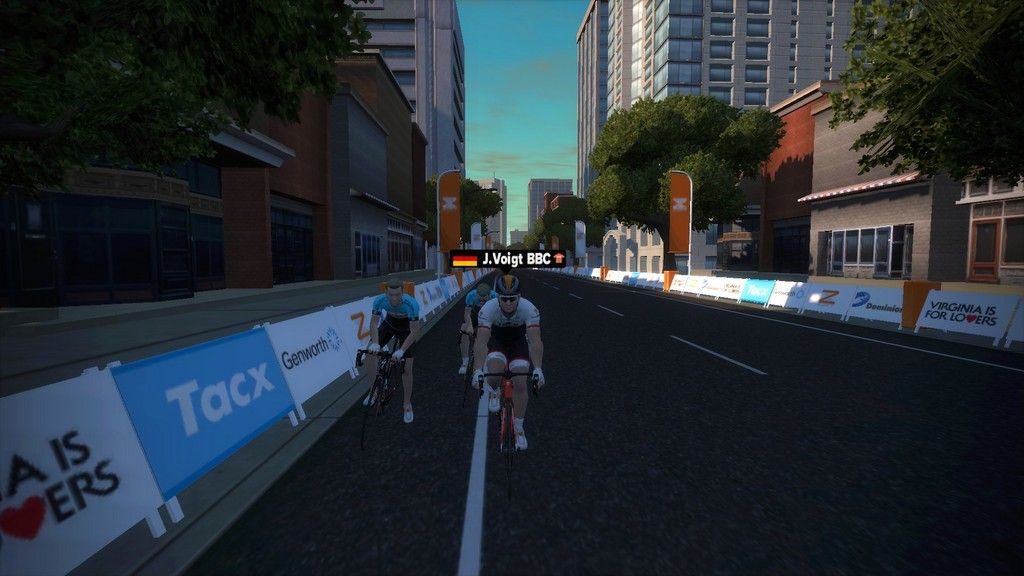Image resolution: width=1024 pixels, height=576 pixels.
Task: Select the J.Voigt BBC rider name tag
Action: [x=508, y=259]
